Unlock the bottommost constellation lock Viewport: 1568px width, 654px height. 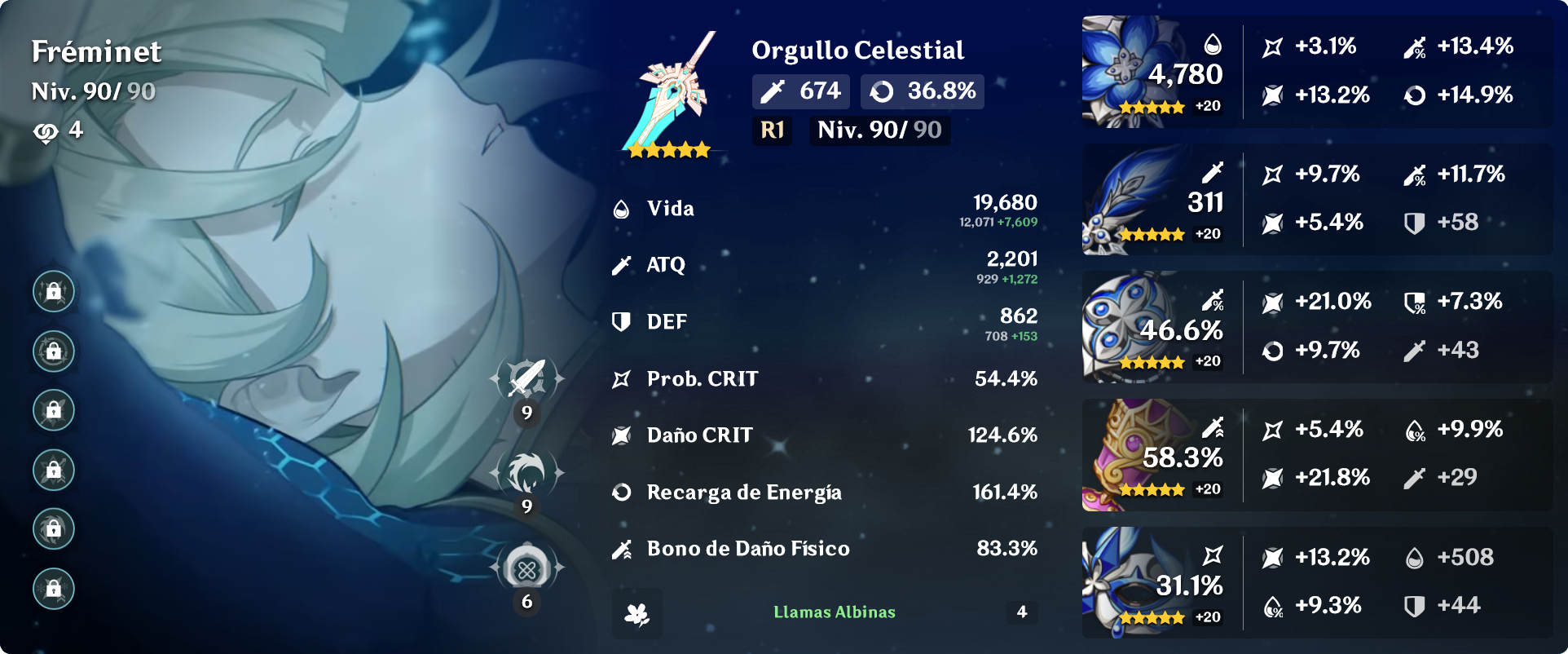(x=52, y=588)
